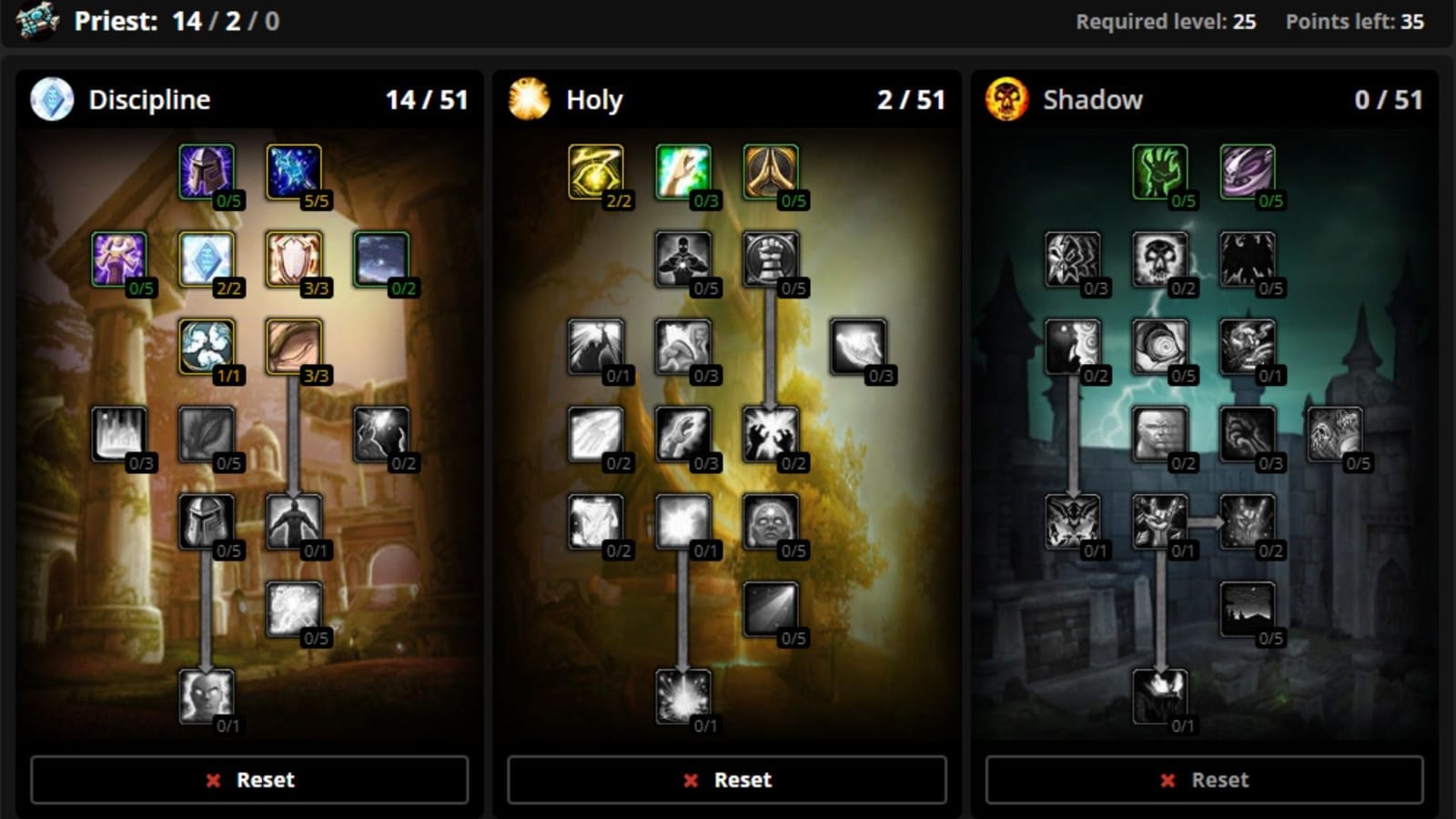
Task: Select the Spirit Tap talent in Shadow
Action: [1158, 173]
